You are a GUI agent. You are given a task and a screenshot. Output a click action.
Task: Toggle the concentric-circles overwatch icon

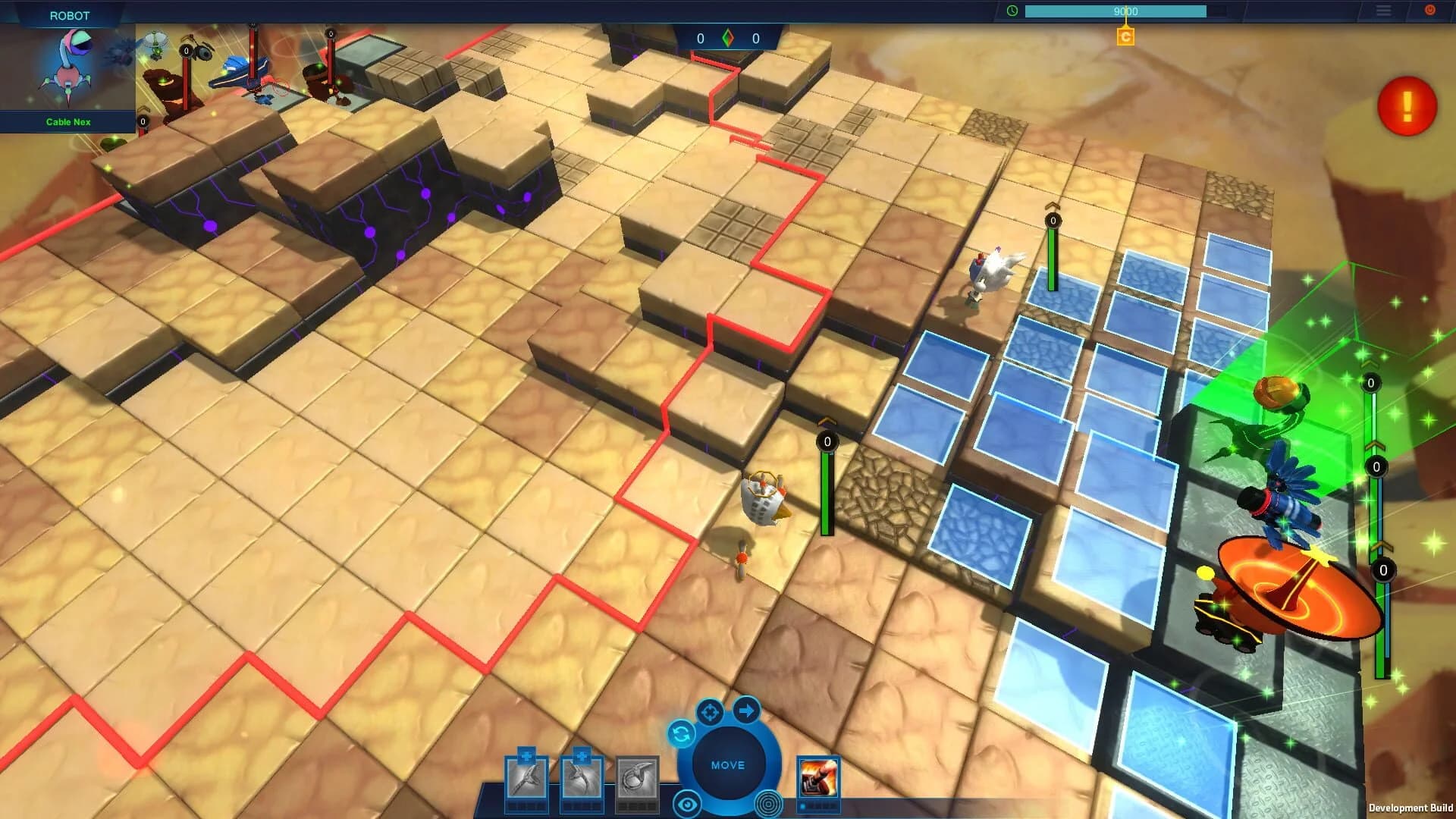click(768, 800)
